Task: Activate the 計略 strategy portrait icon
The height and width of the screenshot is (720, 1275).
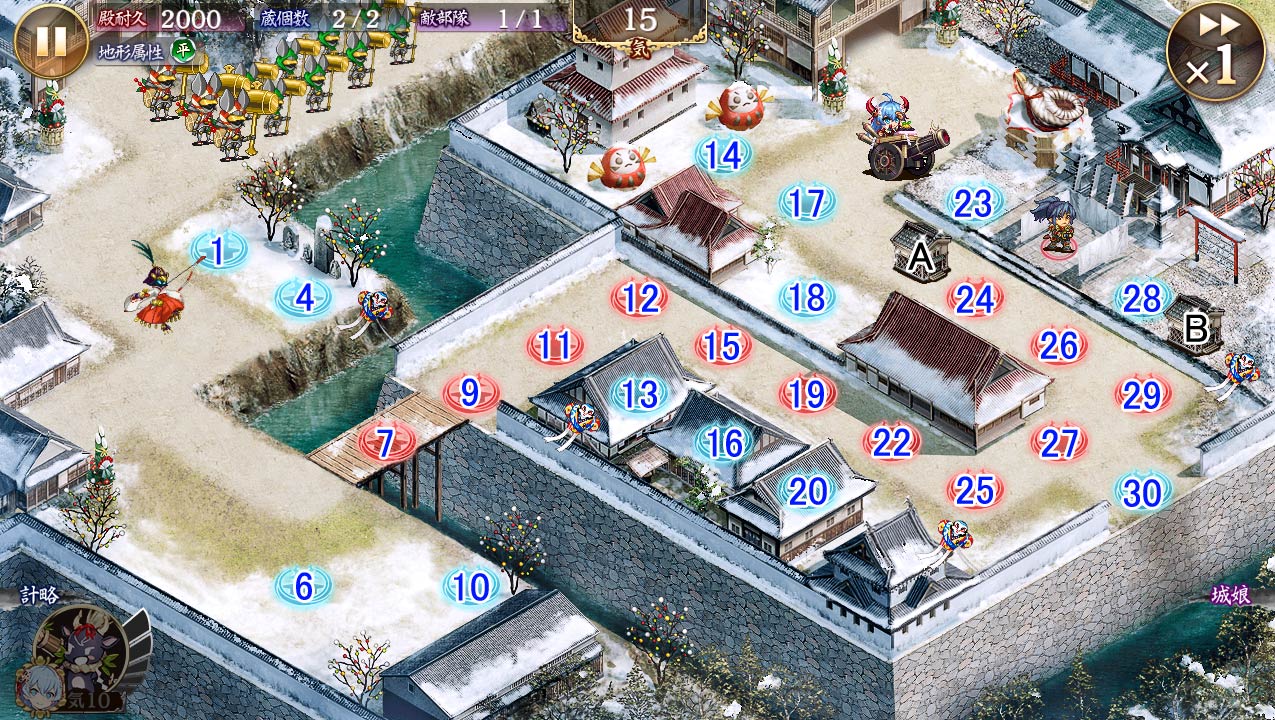Action: 80,652
